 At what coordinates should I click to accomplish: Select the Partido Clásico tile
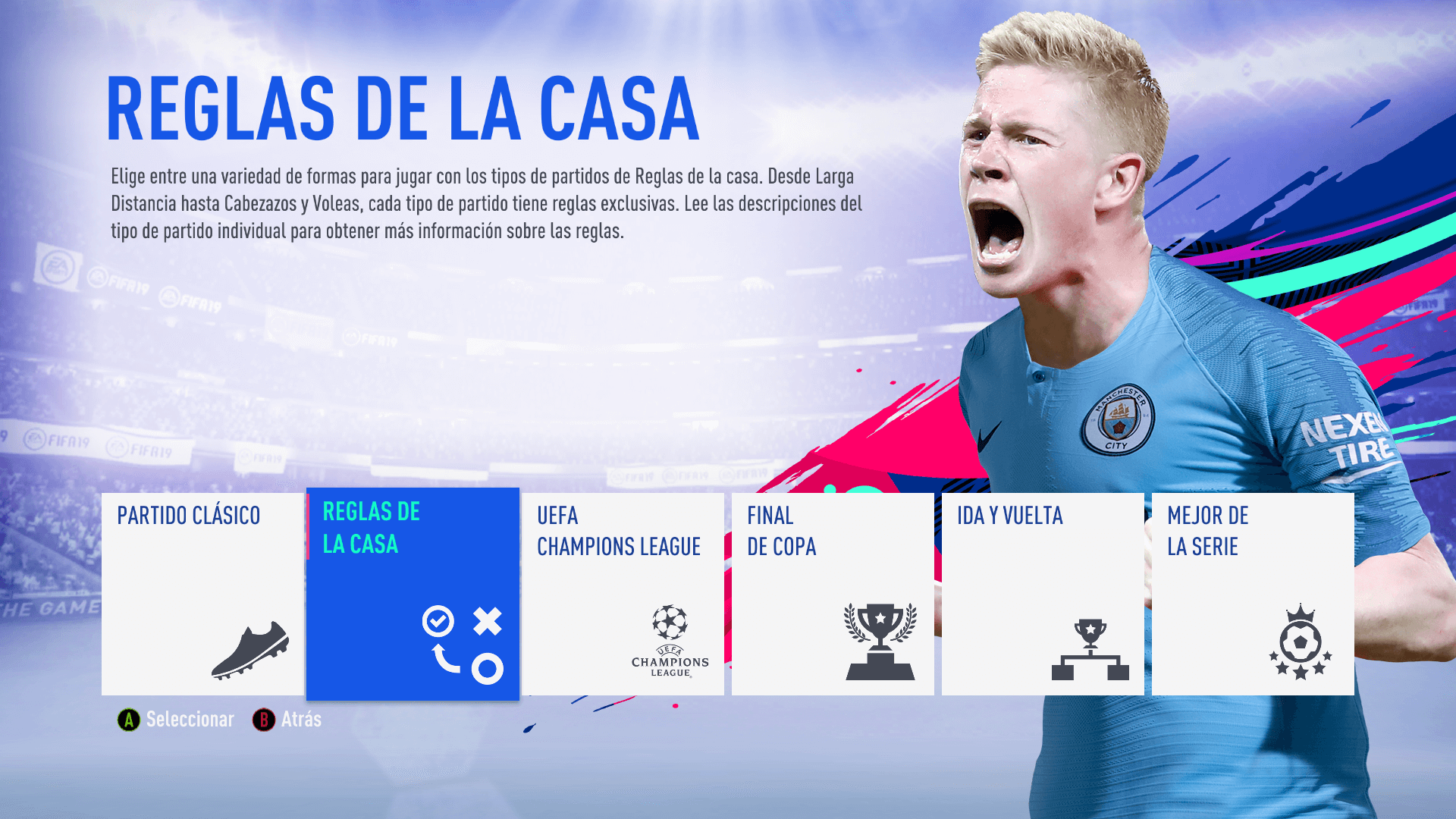(x=202, y=594)
